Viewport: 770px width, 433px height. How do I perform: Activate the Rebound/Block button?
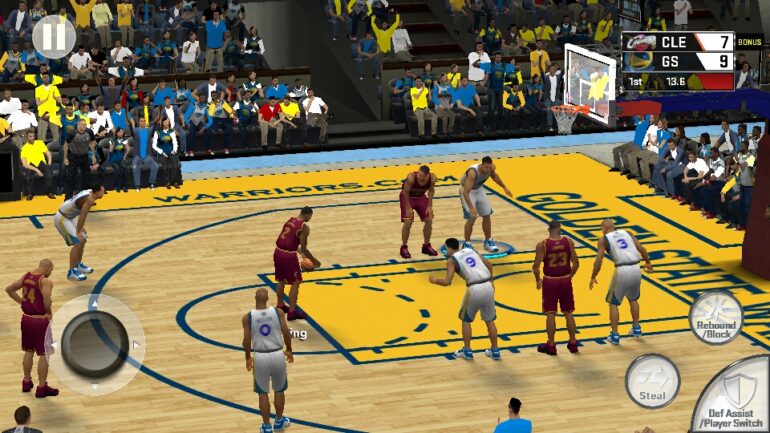(716, 318)
